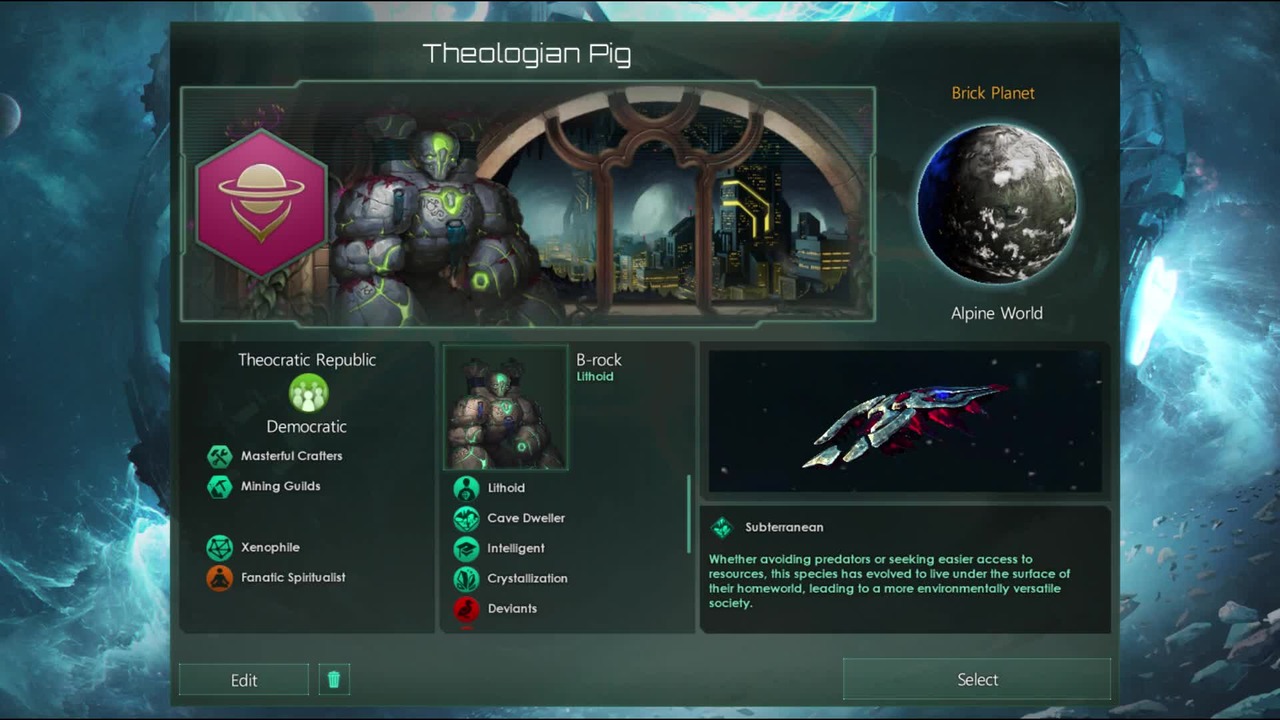Click the B-rock species portrait
This screenshot has width=1280, height=720.
pos(505,408)
